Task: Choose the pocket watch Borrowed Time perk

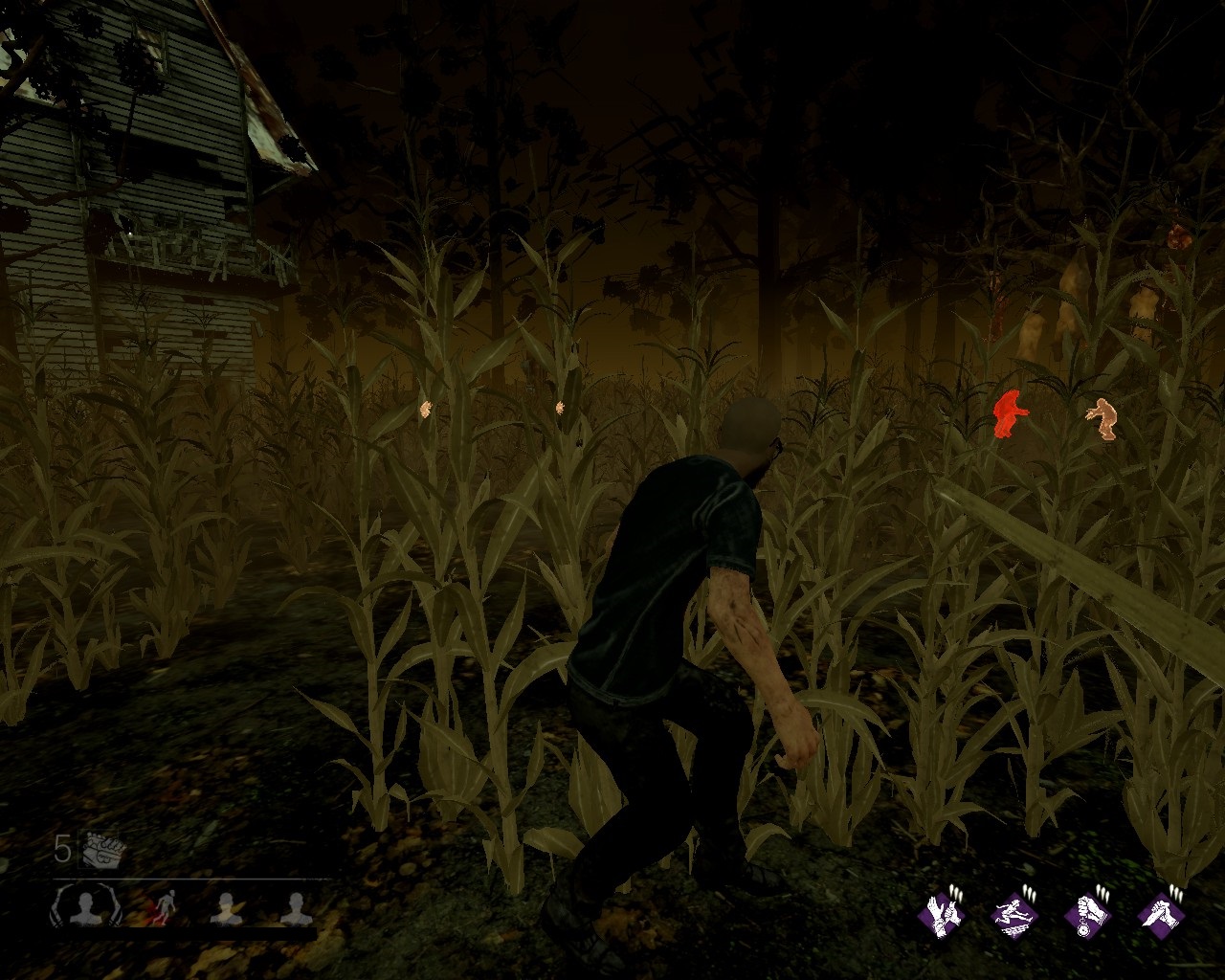Action: pos(1086,915)
